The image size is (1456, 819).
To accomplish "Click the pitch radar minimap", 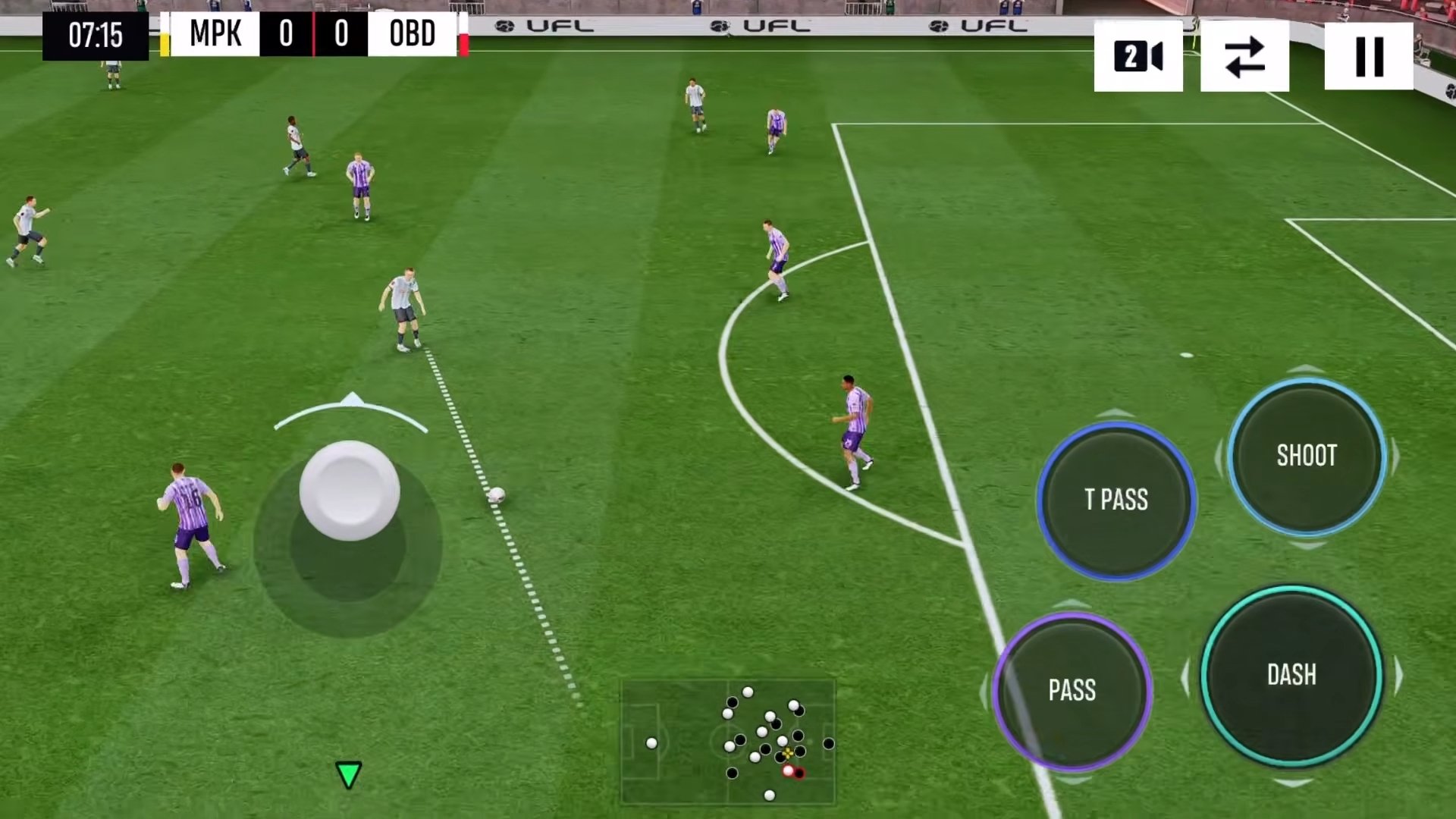I will pyautogui.click(x=728, y=742).
